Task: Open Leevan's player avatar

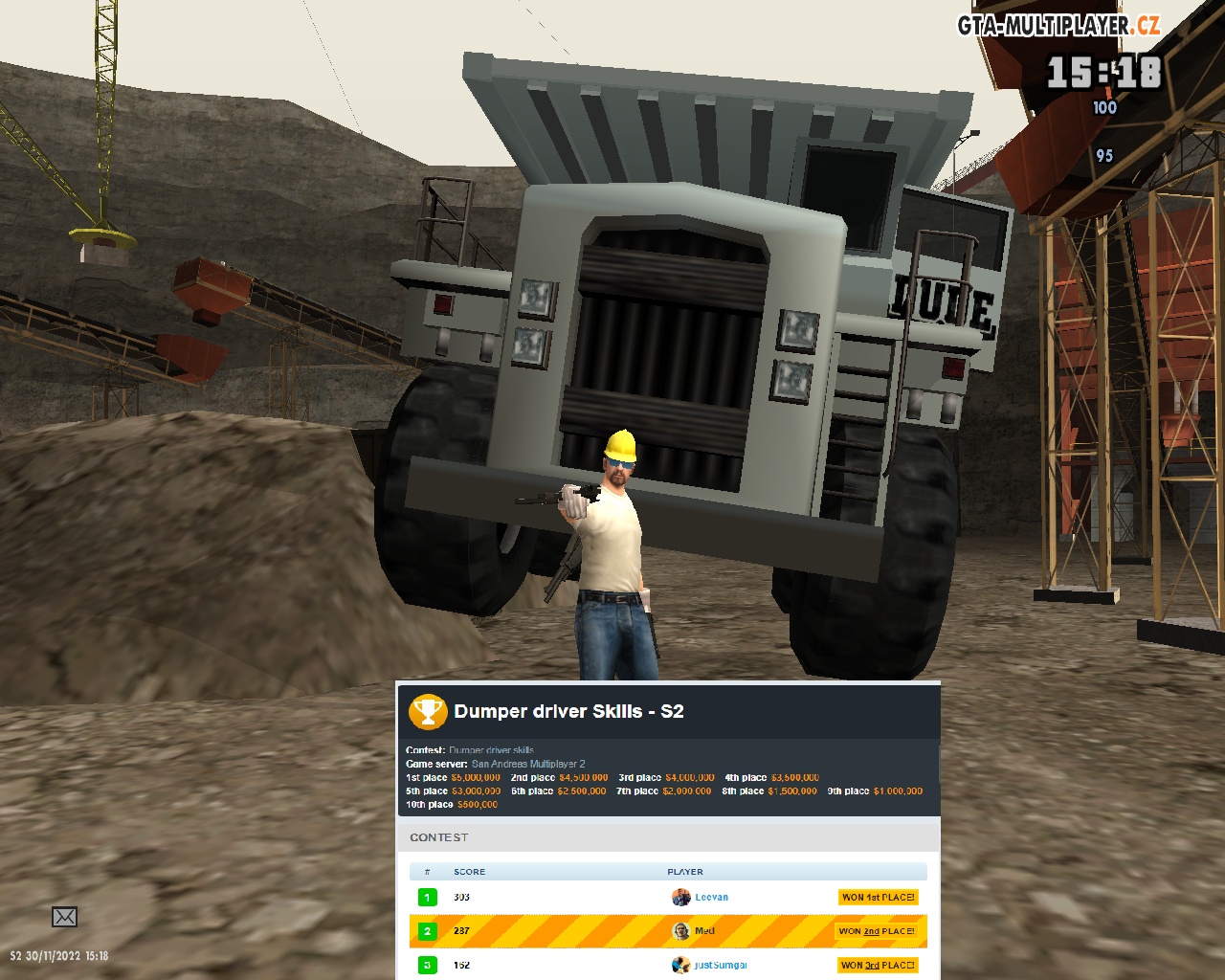Action: tap(680, 897)
